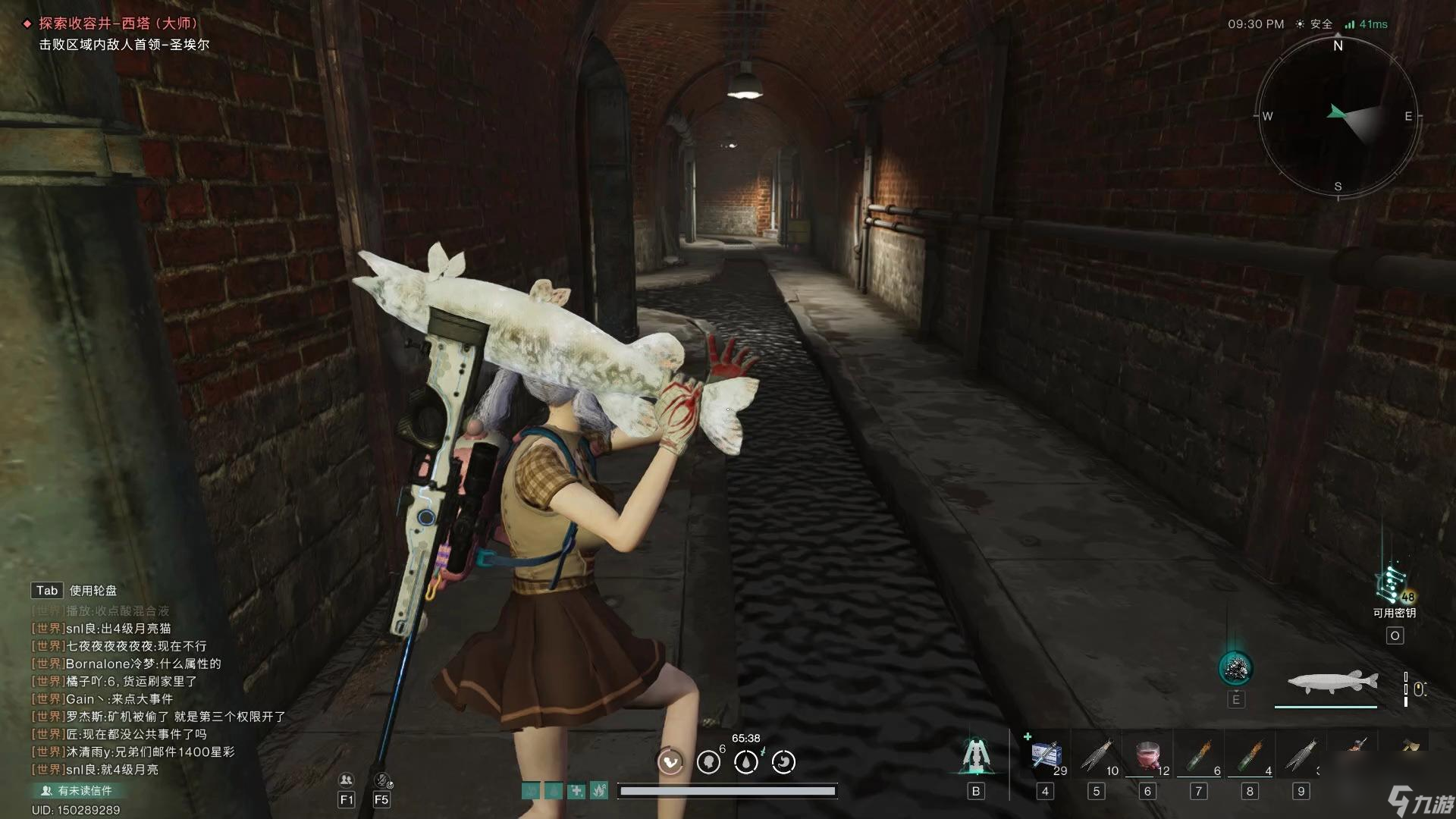Image resolution: width=1456 pixels, height=819 pixels.
Task: Open the unread mail notification
Action: (x=77, y=790)
